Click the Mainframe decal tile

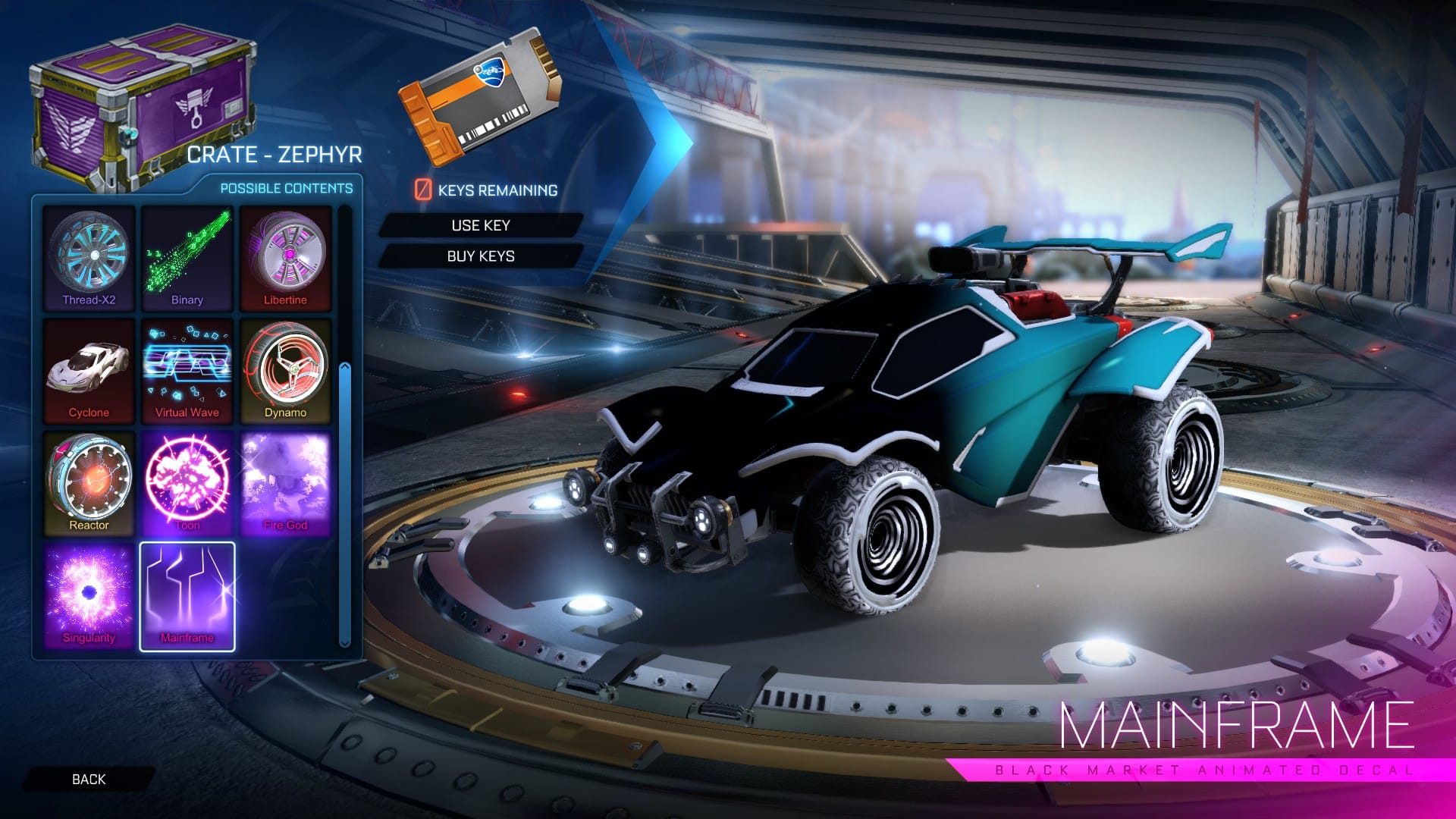[x=187, y=596]
